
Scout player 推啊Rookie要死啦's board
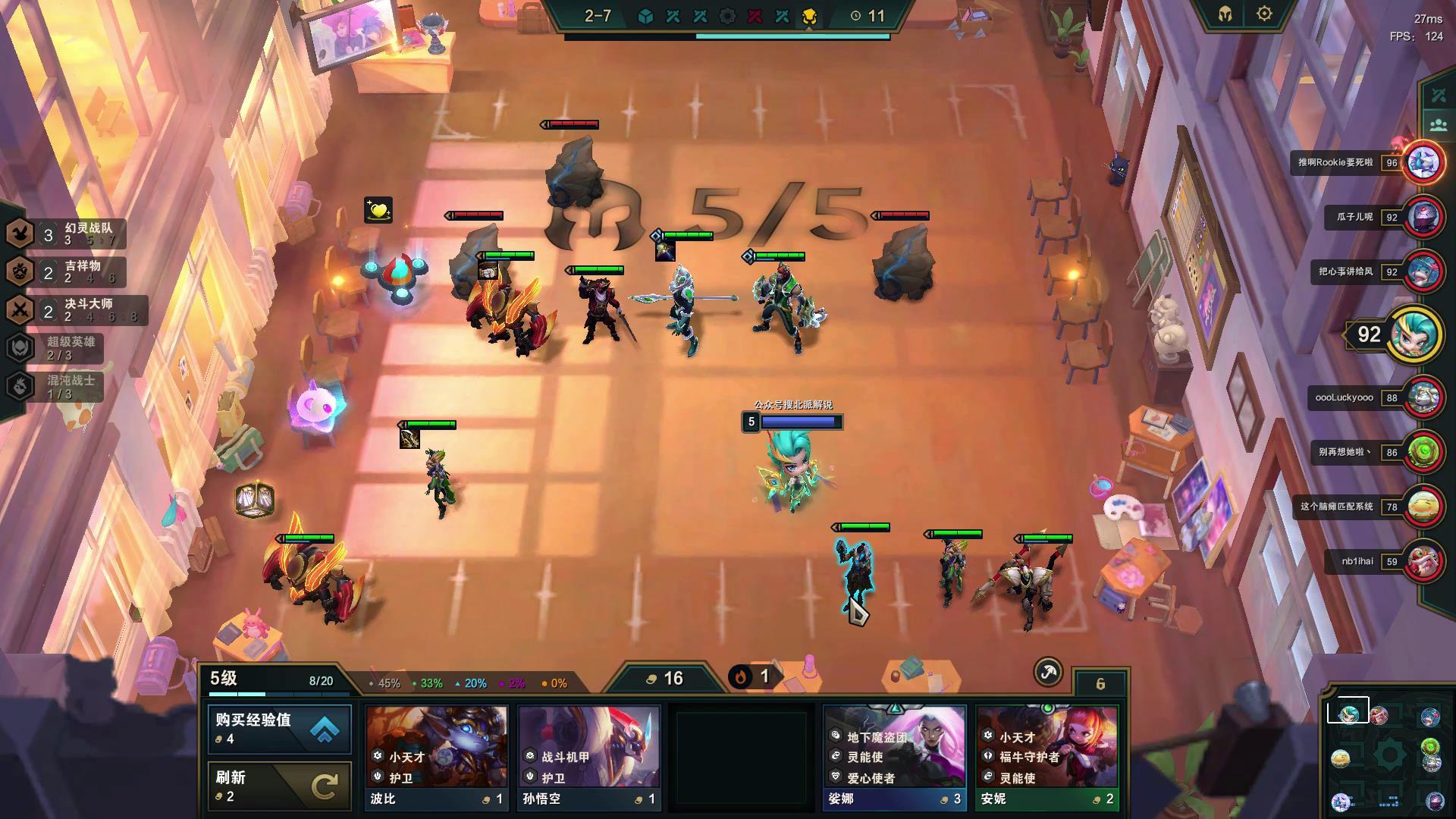pyautogui.click(x=1423, y=162)
